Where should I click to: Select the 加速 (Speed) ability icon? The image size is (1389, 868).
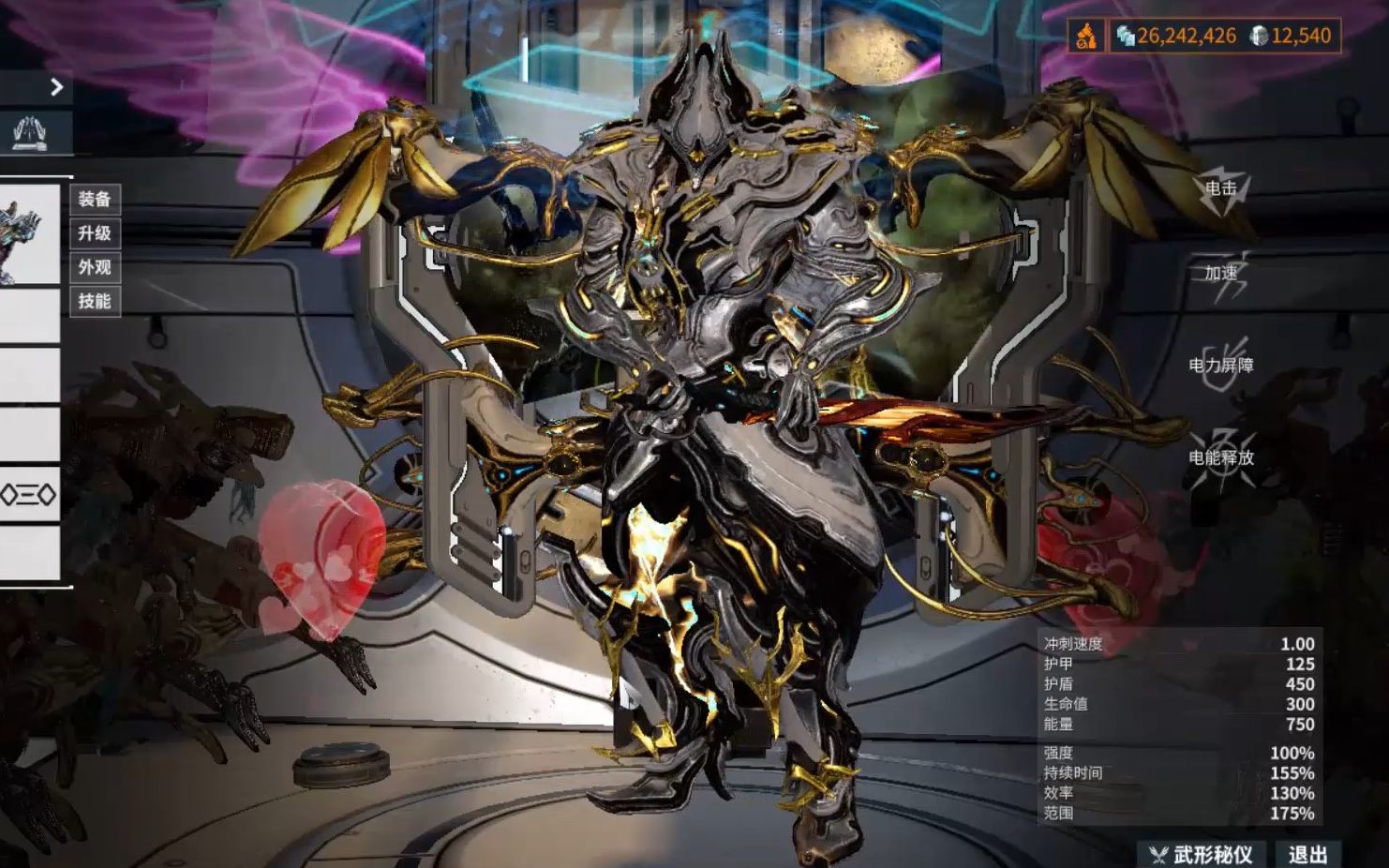[1219, 277]
